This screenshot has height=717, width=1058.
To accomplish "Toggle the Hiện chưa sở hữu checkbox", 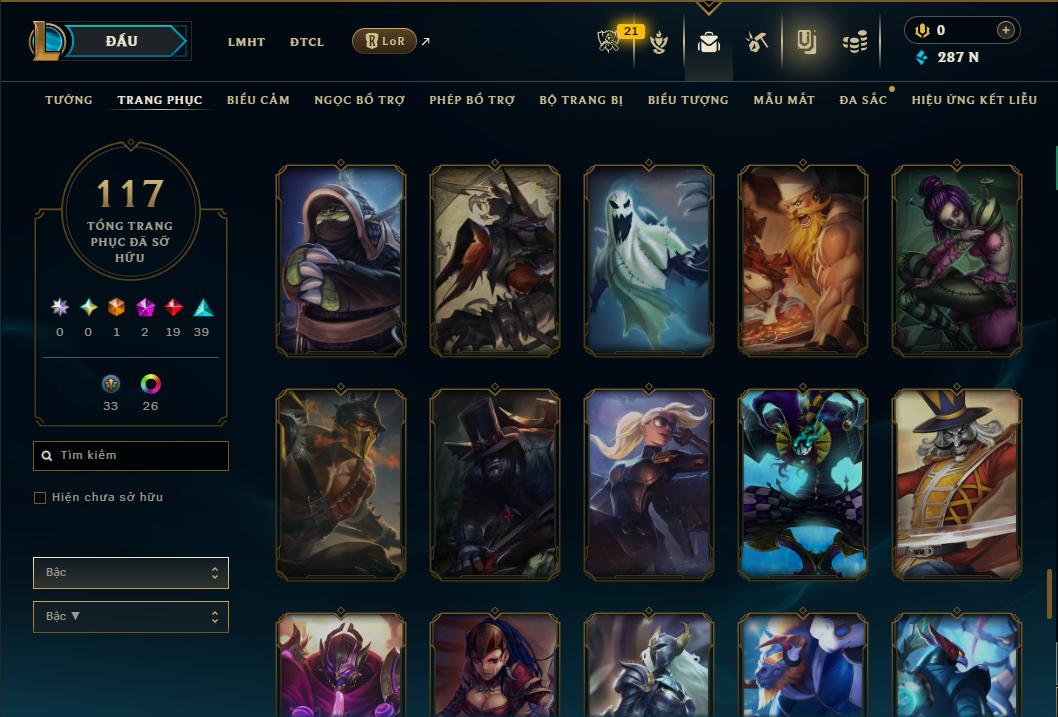I will pos(40,498).
